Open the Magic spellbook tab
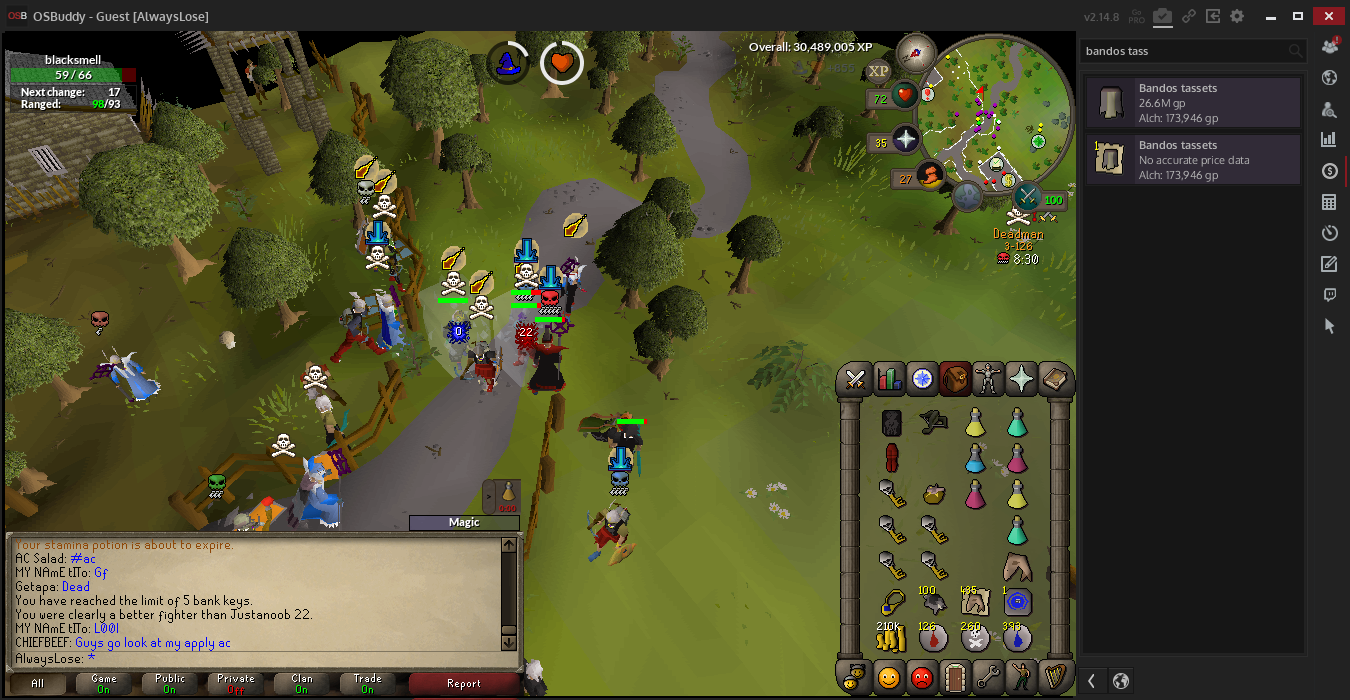Image resolution: width=1350 pixels, height=700 pixels. tap(1055, 379)
